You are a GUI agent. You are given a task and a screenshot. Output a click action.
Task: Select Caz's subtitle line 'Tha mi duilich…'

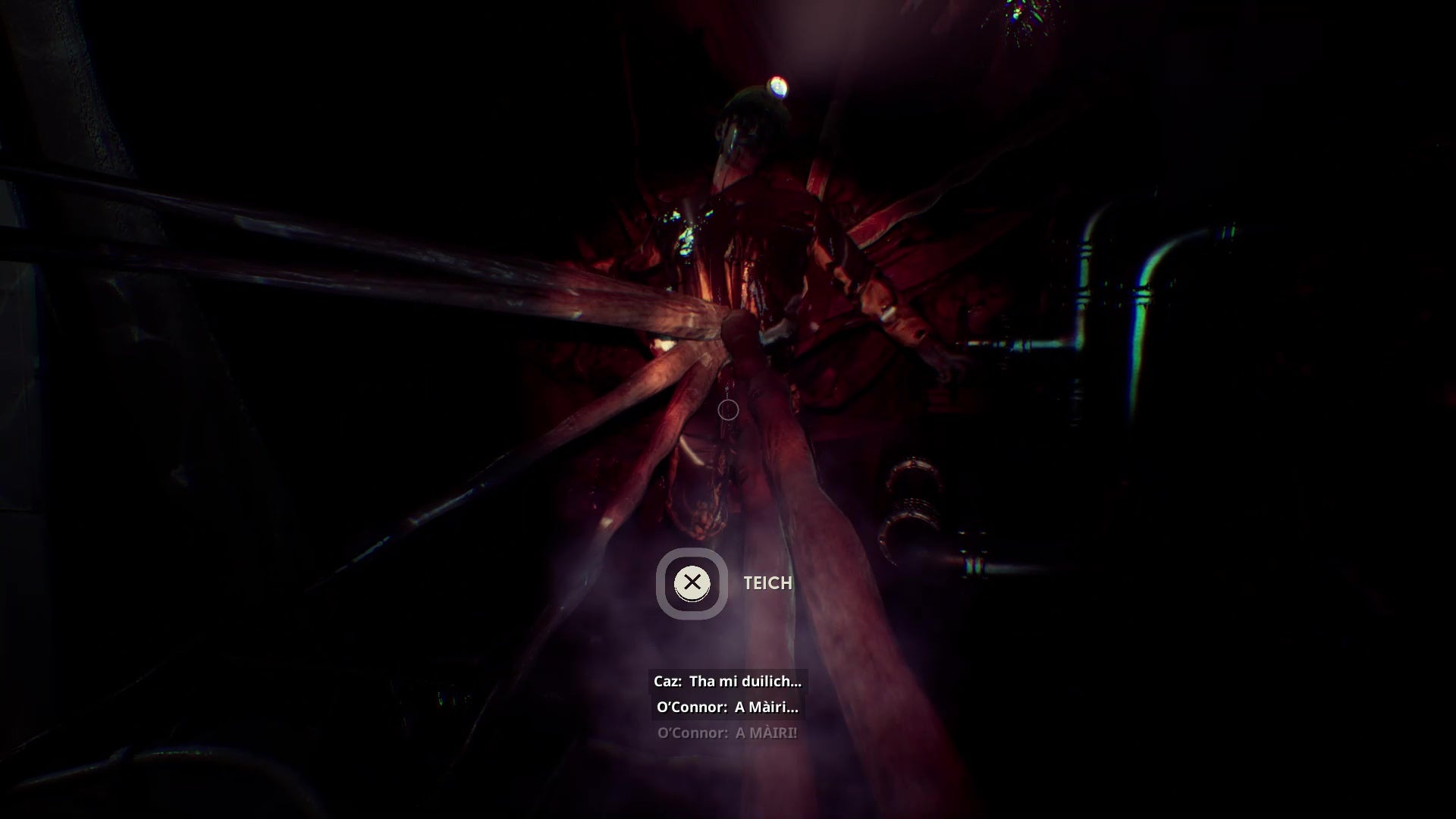point(726,681)
